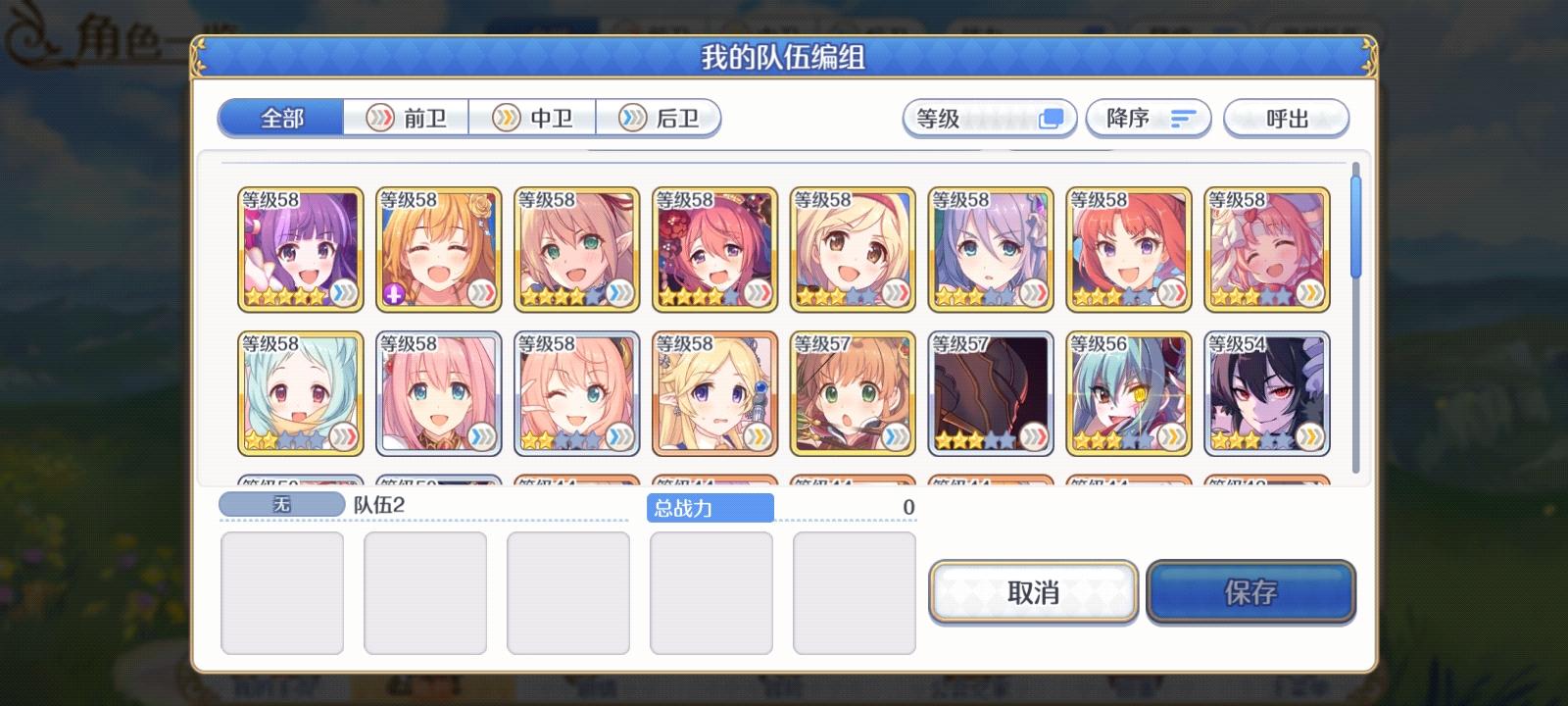
Task: Select the 全部 tab to show all characters
Action: (x=280, y=118)
